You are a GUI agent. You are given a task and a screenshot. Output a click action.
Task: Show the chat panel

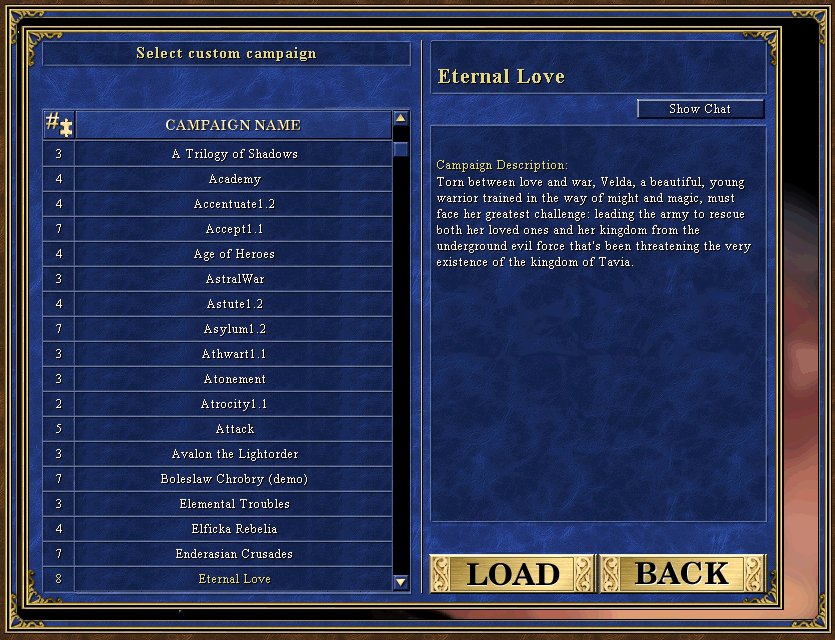pyautogui.click(x=700, y=109)
